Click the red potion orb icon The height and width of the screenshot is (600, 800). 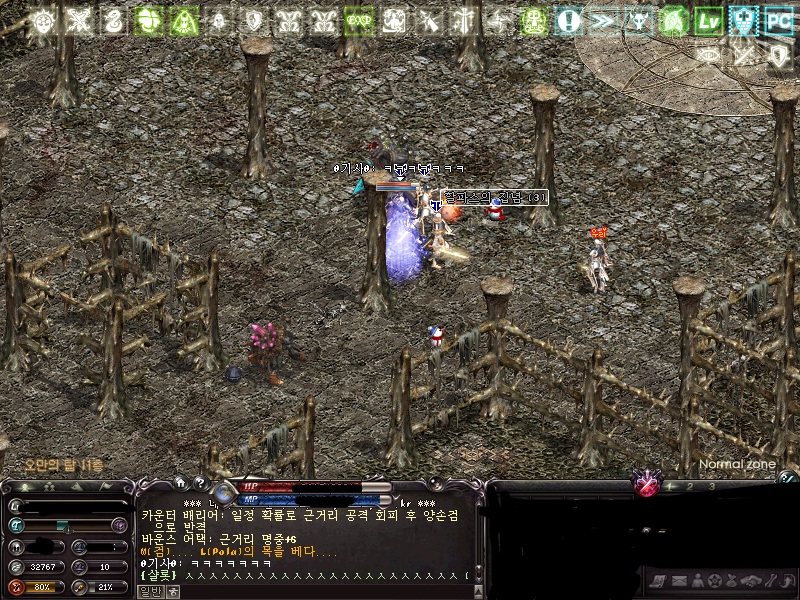pyautogui.click(x=647, y=487)
